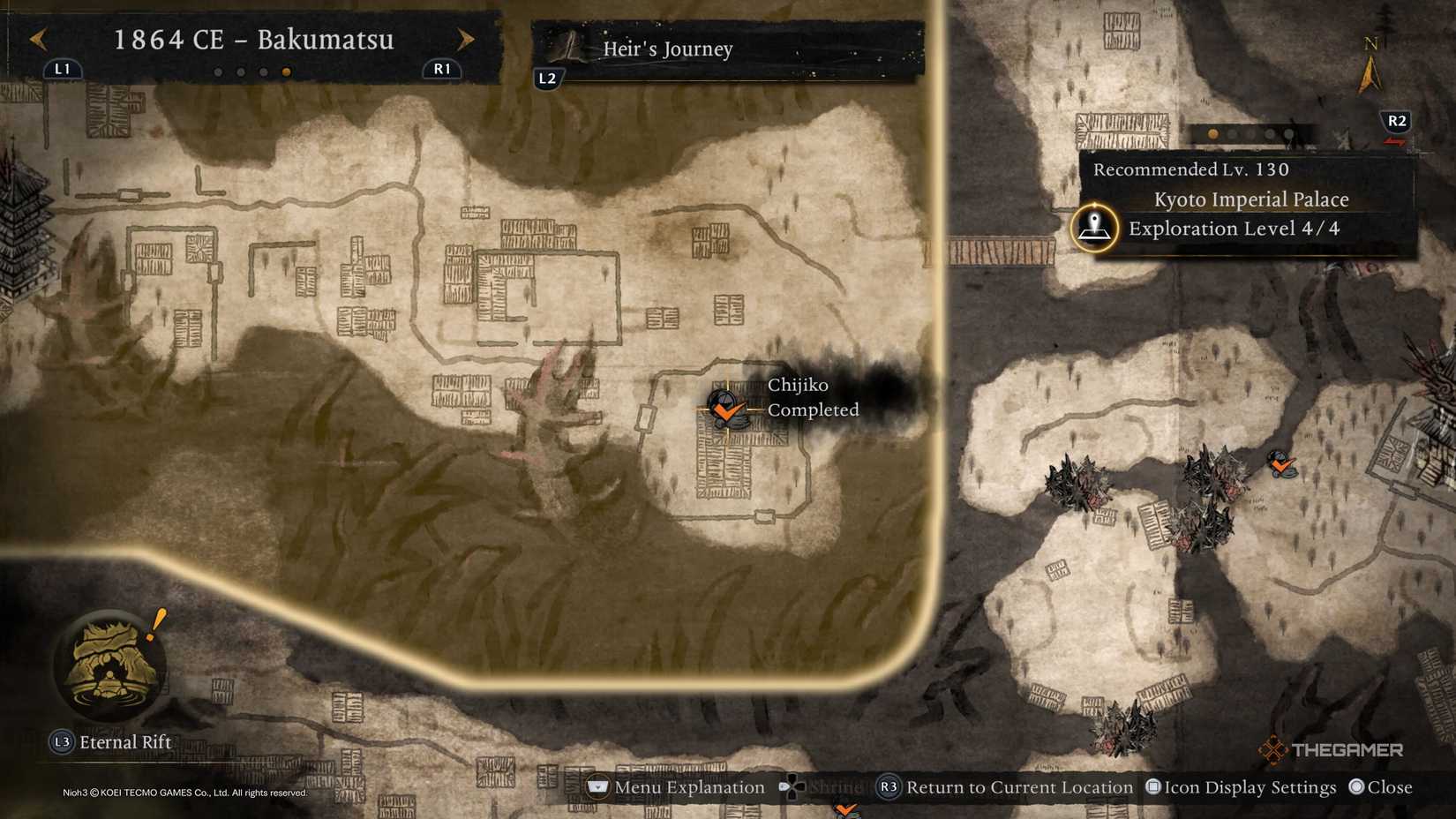1456x819 pixels.
Task: Click the left arrow to view previous era
Action: coord(37,40)
